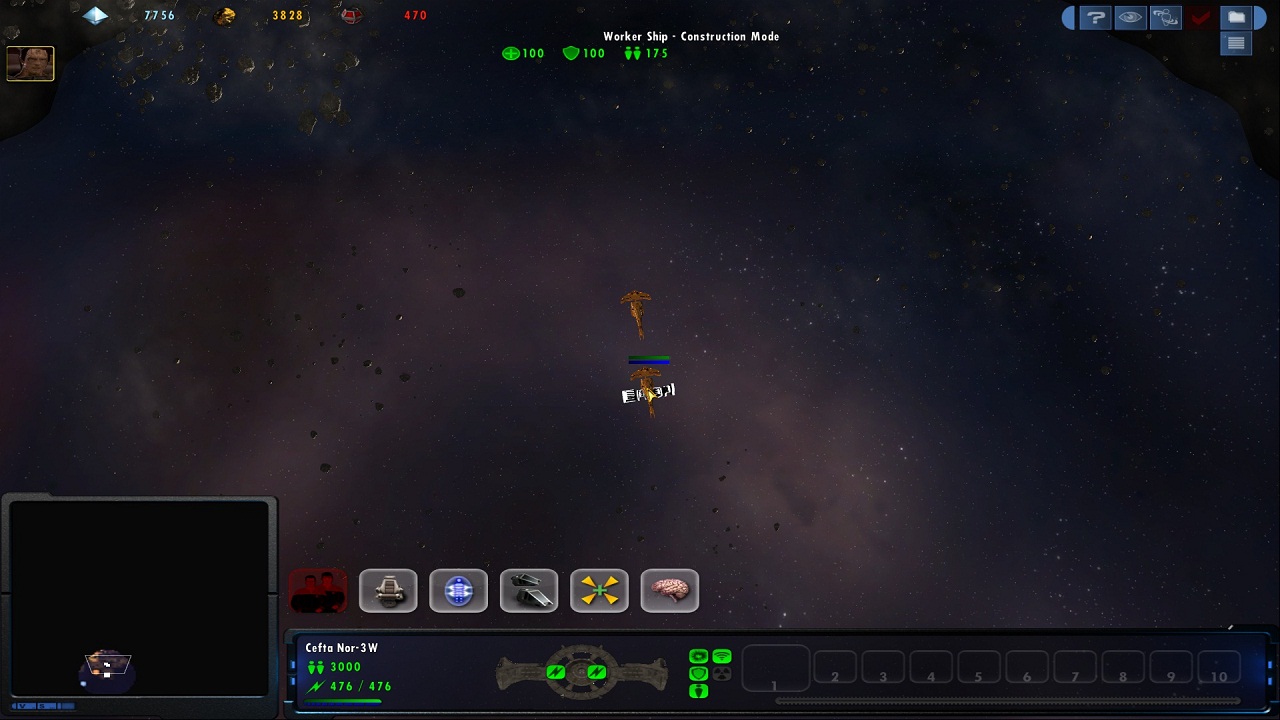Click on the tactical minimap

point(139,598)
